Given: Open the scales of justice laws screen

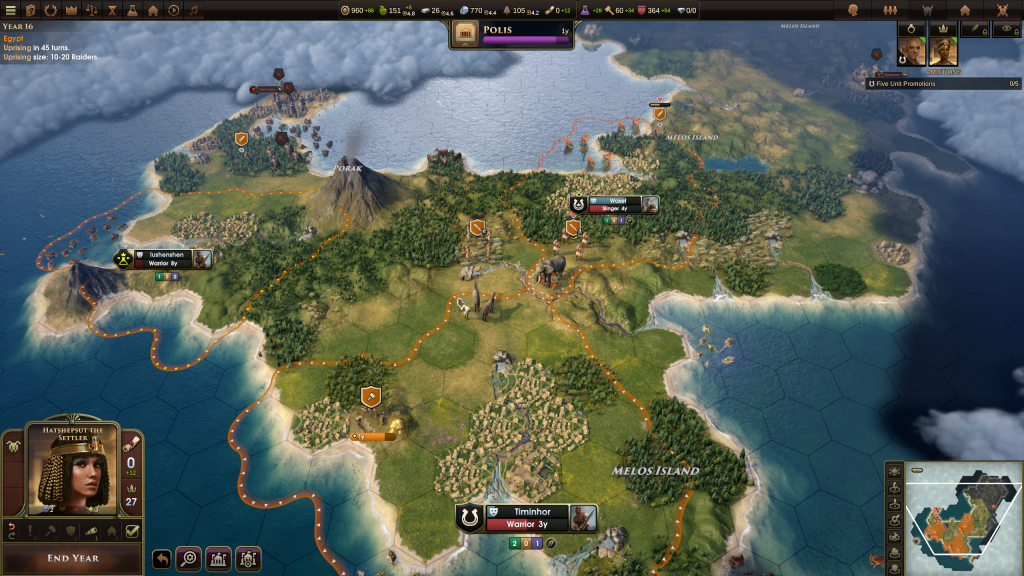Looking at the screenshot, I should 91,10.
